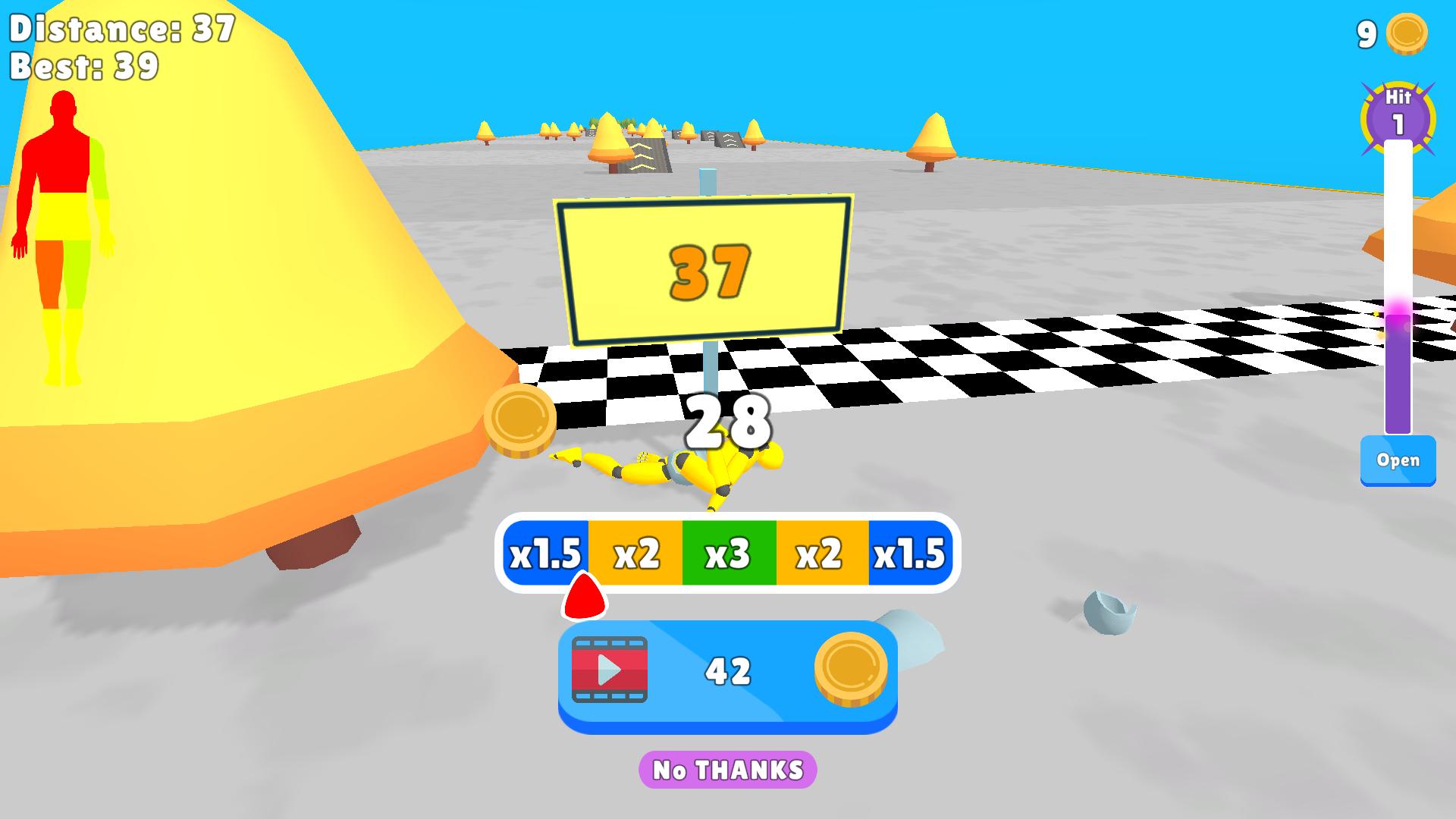1456x819 pixels.
Task: Tap the yellow sign showing 37
Action: coord(705,271)
